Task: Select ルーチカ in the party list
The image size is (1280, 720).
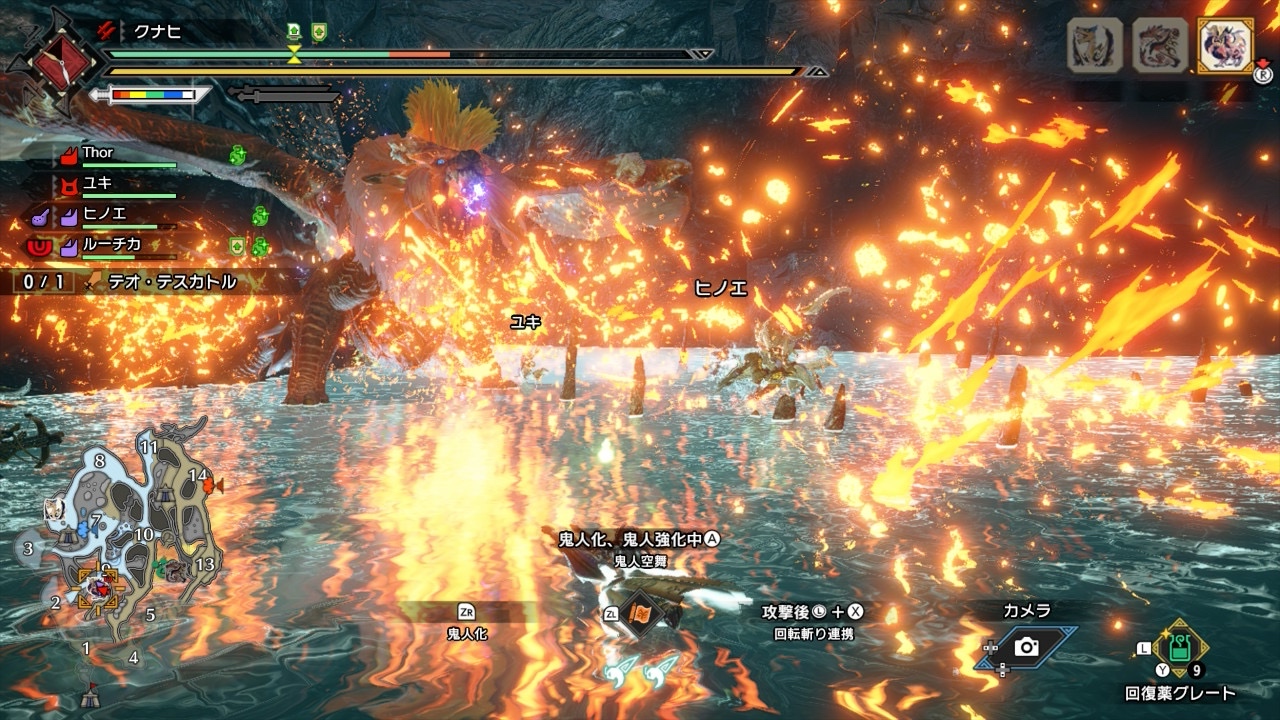Action: (111, 243)
